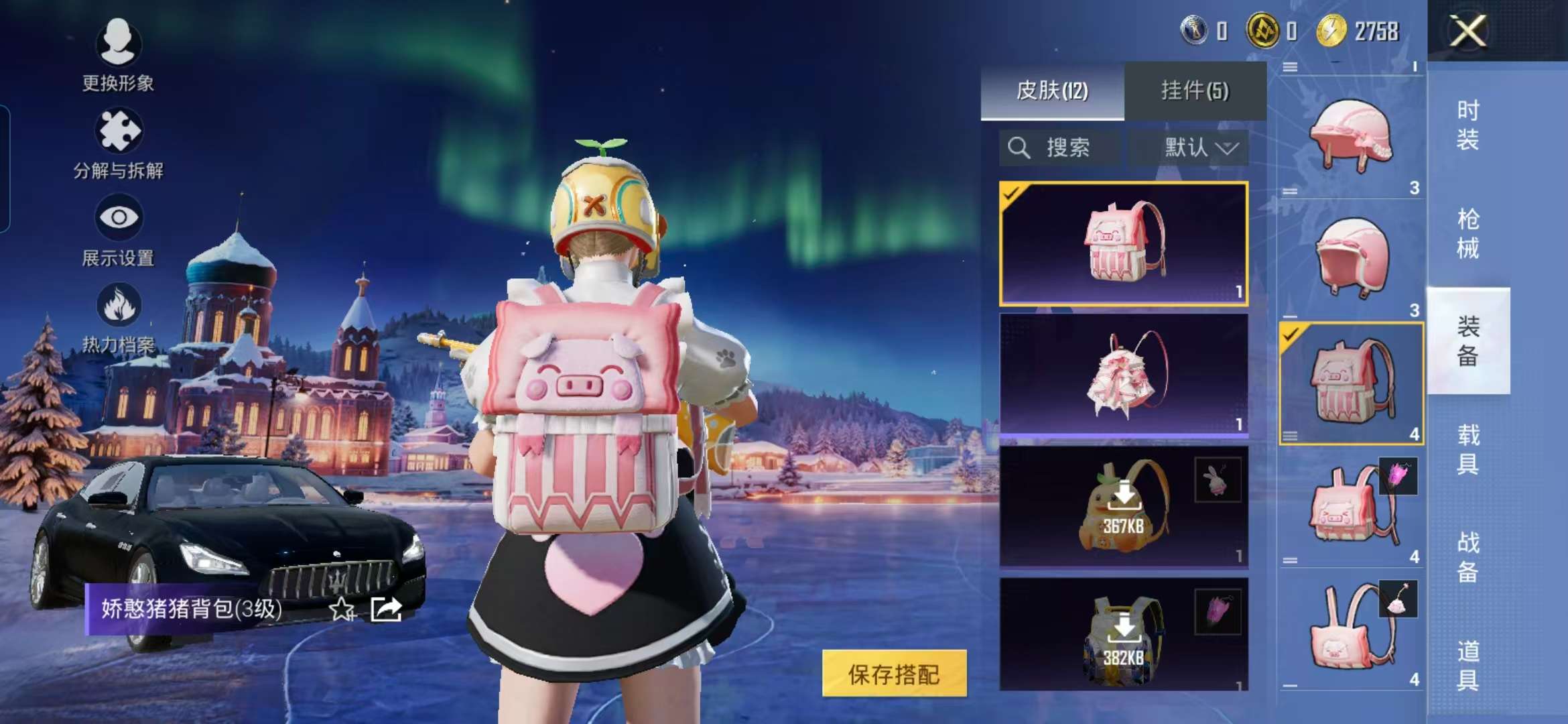The image size is (1568, 724).
Task: Click the 搜索 search field
Action: coord(1060,147)
